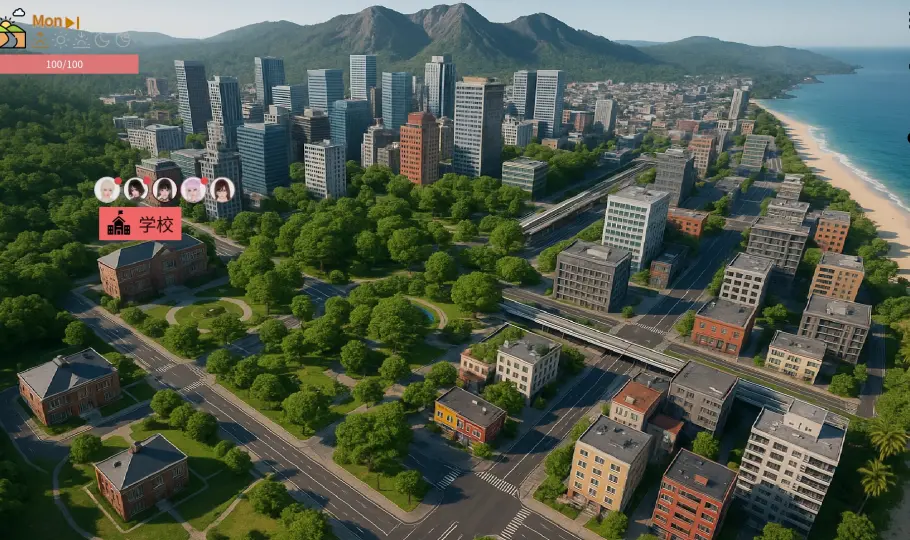
Task: Choose the lilac-haired girl portrait
Action: [193, 189]
